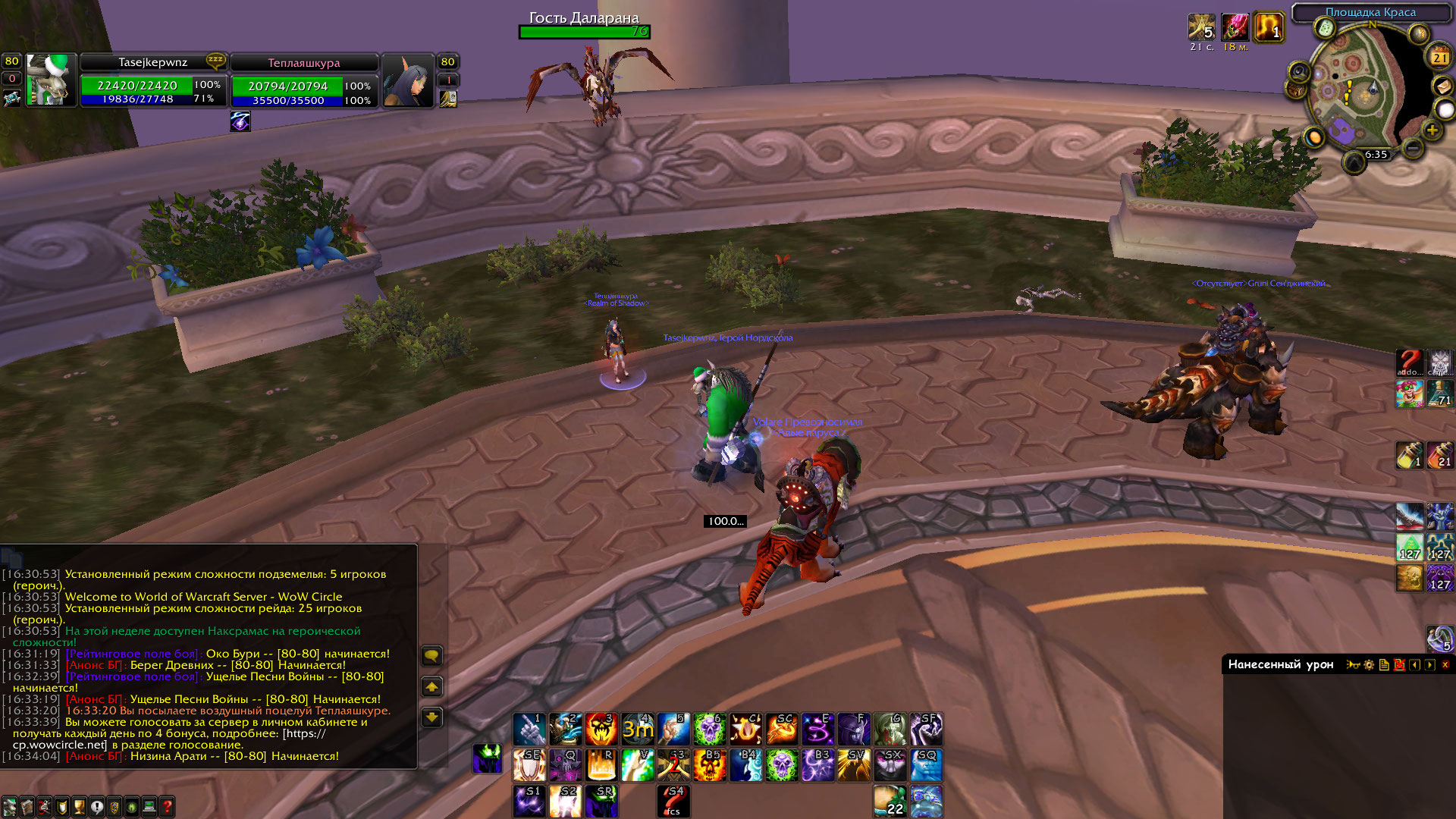The width and height of the screenshot is (1456, 819).
Task: Click the chat scroll-down arrow button
Action: pos(431,717)
